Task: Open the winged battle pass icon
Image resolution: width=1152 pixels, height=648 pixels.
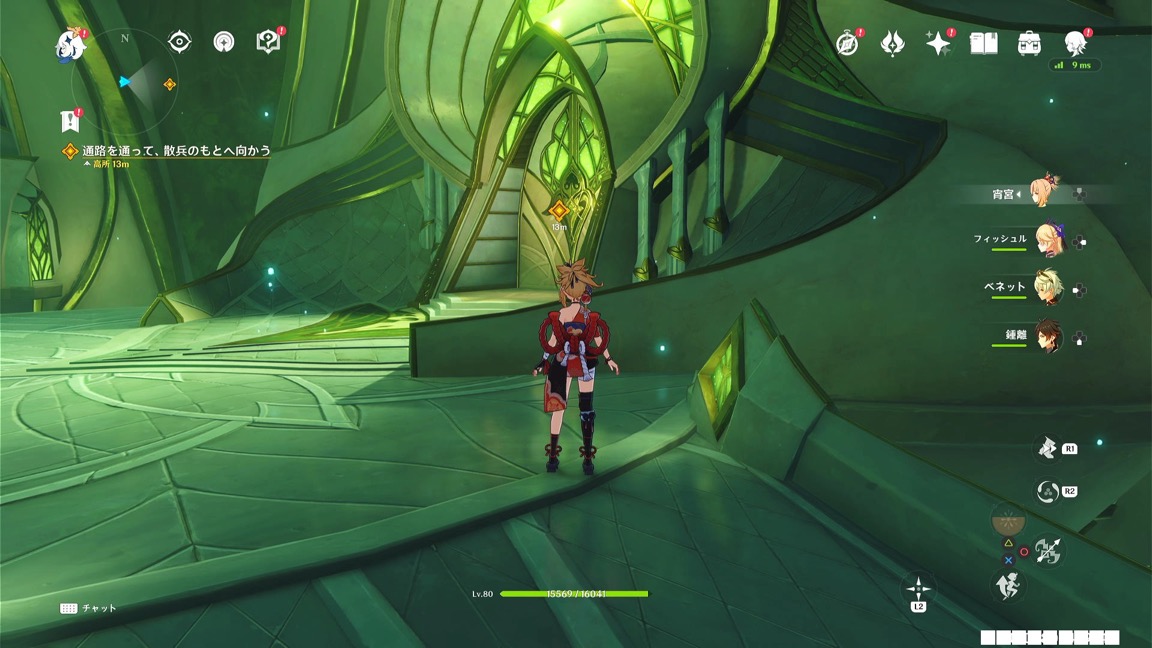Action: pyautogui.click(x=892, y=43)
